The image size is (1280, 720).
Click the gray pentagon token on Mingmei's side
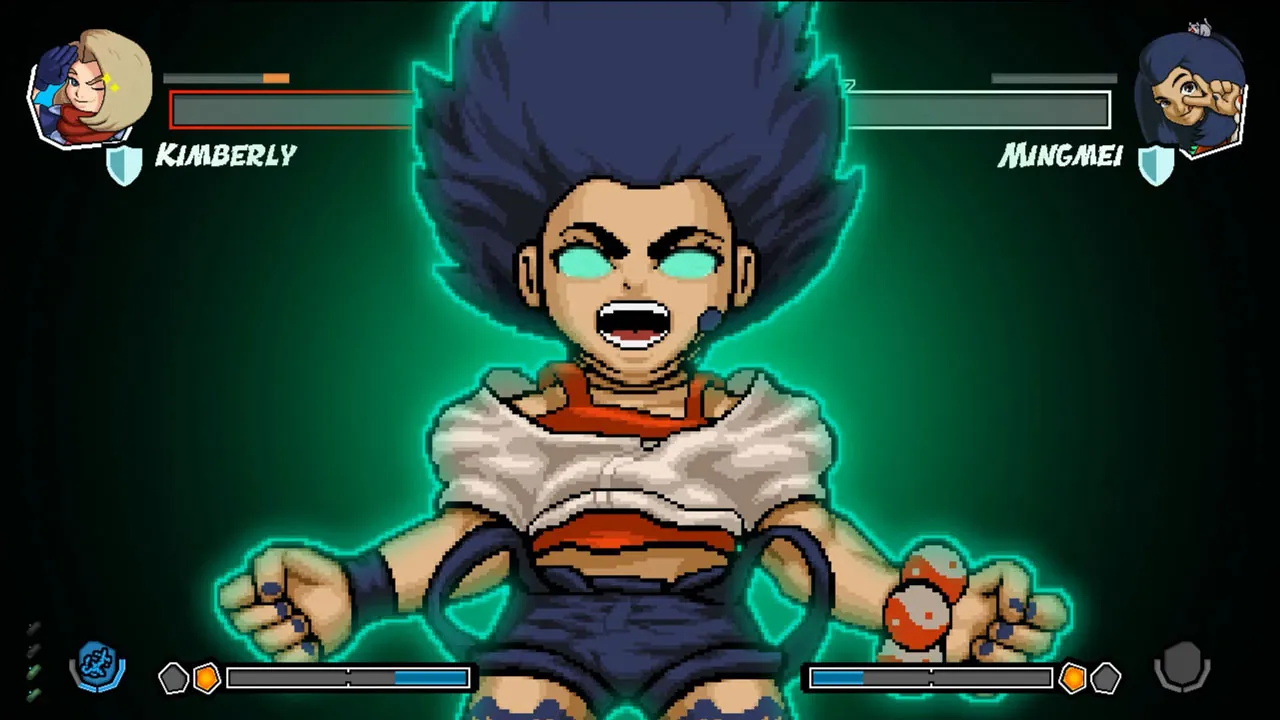(1108, 678)
